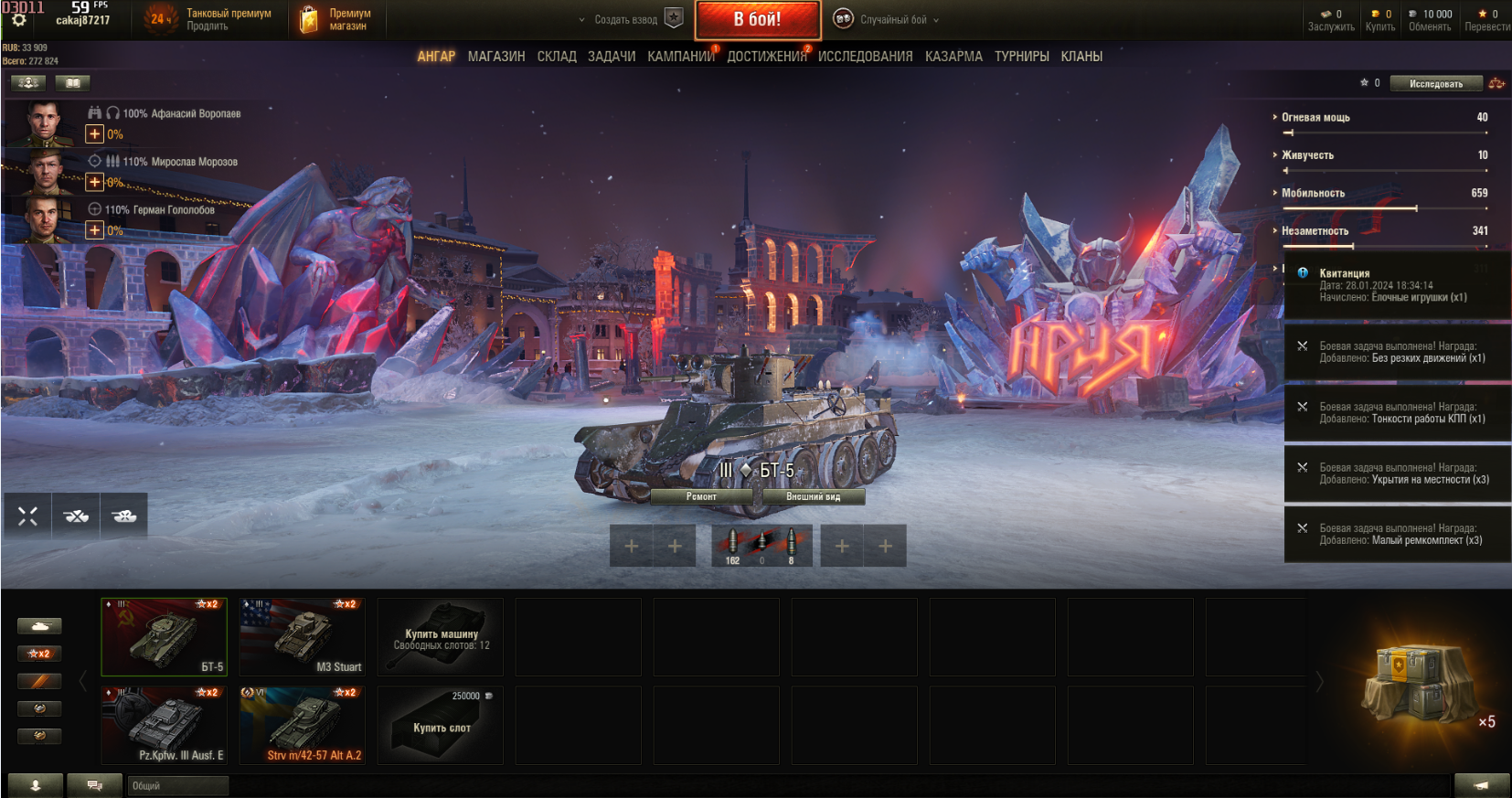This screenshot has height=798, width=1512.
Task: Open the КАЗАРМА tab
Action: (x=953, y=57)
